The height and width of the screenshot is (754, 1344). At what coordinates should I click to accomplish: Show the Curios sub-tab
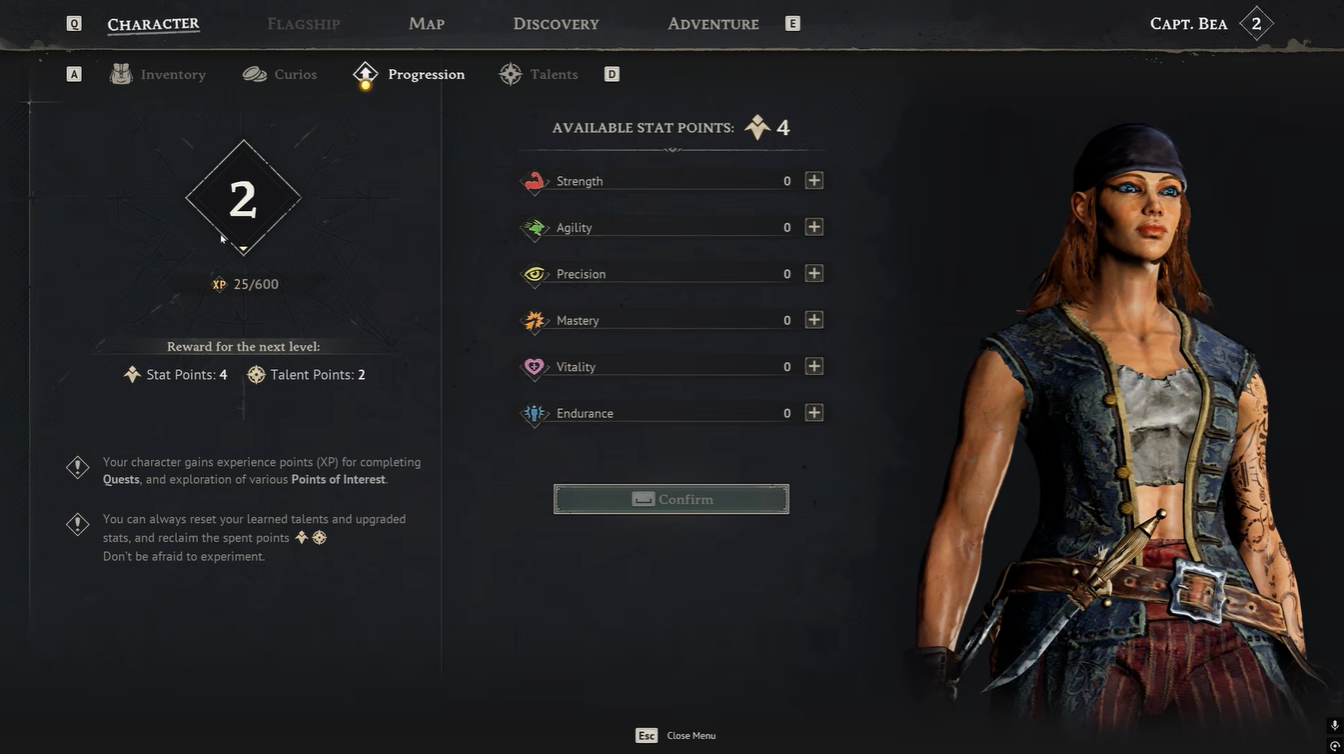point(280,75)
